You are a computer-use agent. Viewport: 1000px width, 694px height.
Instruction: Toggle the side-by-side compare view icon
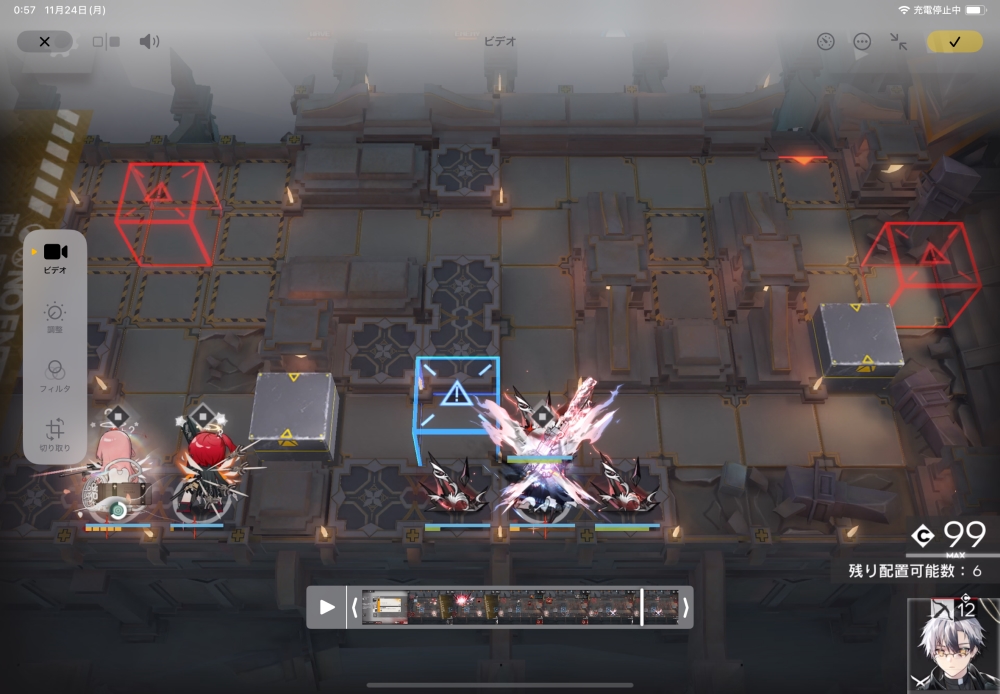[106, 42]
